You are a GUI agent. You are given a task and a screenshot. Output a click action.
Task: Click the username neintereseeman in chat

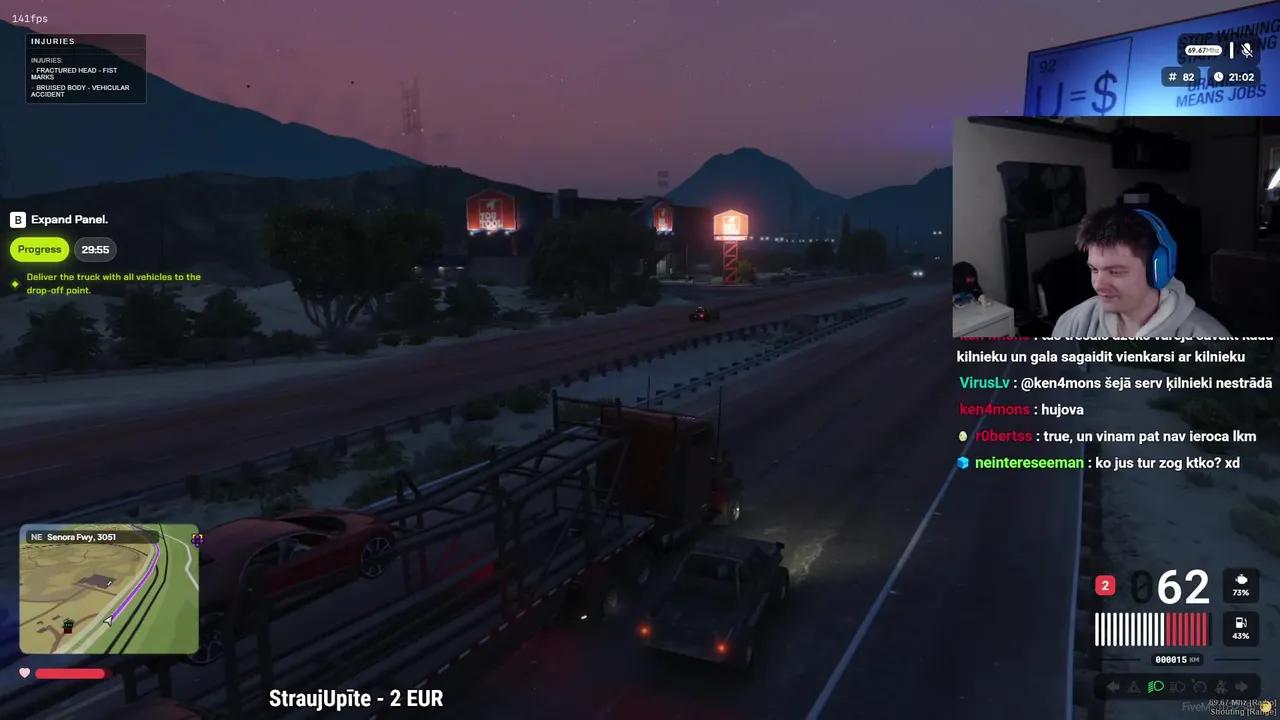coord(1029,463)
